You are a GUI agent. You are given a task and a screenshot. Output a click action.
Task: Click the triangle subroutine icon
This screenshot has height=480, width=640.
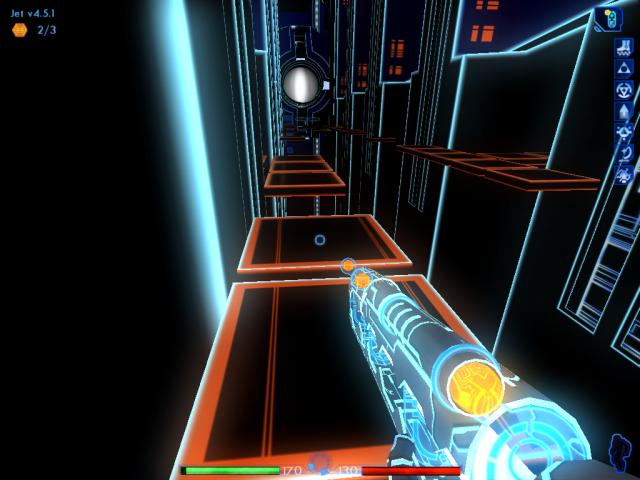pyautogui.click(x=623, y=68)
